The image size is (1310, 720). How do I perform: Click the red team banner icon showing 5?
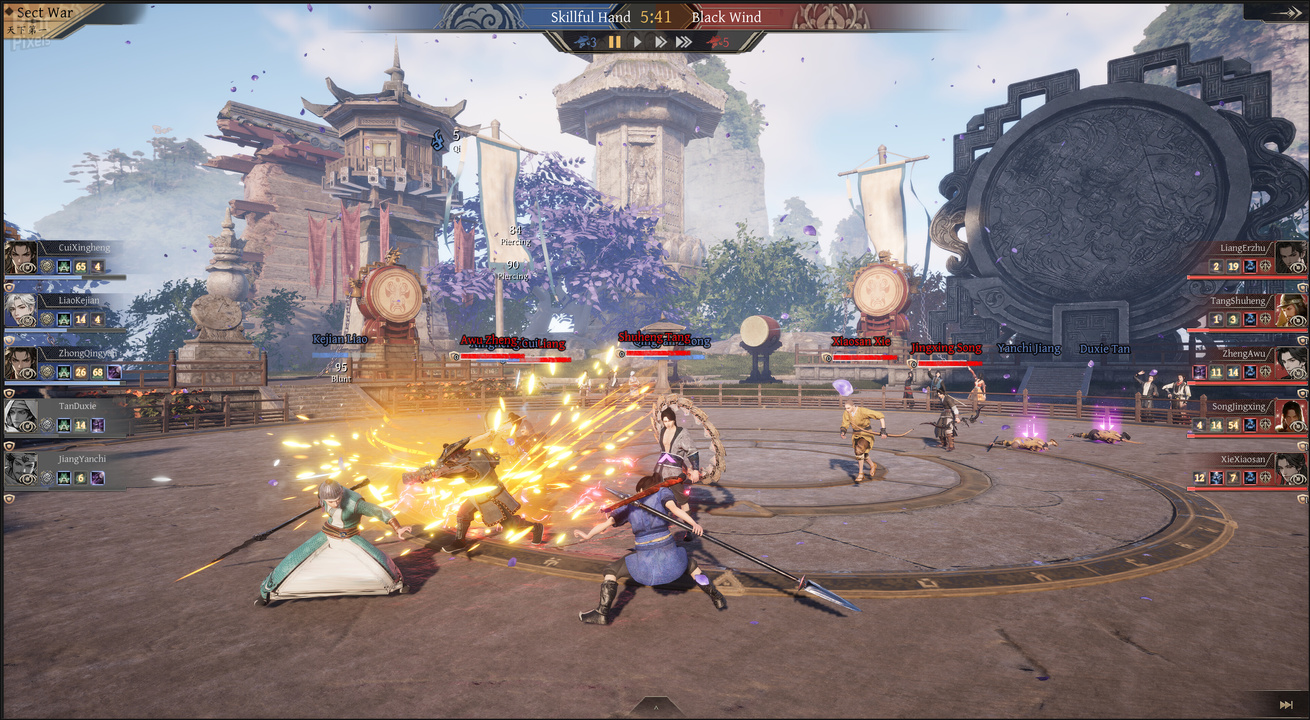(x=714, y=42)
